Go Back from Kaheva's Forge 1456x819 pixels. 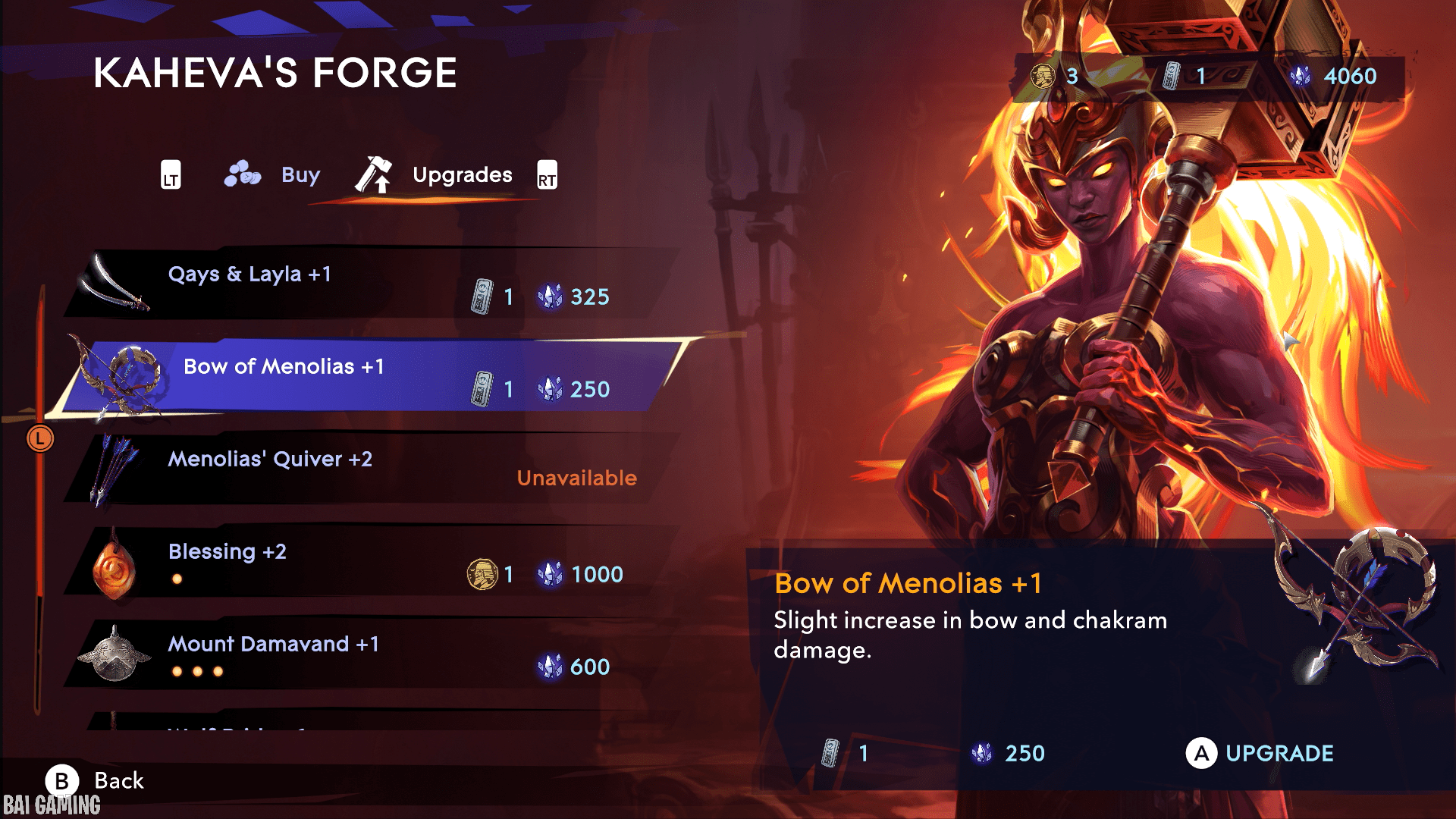click(x=95, y=780)
